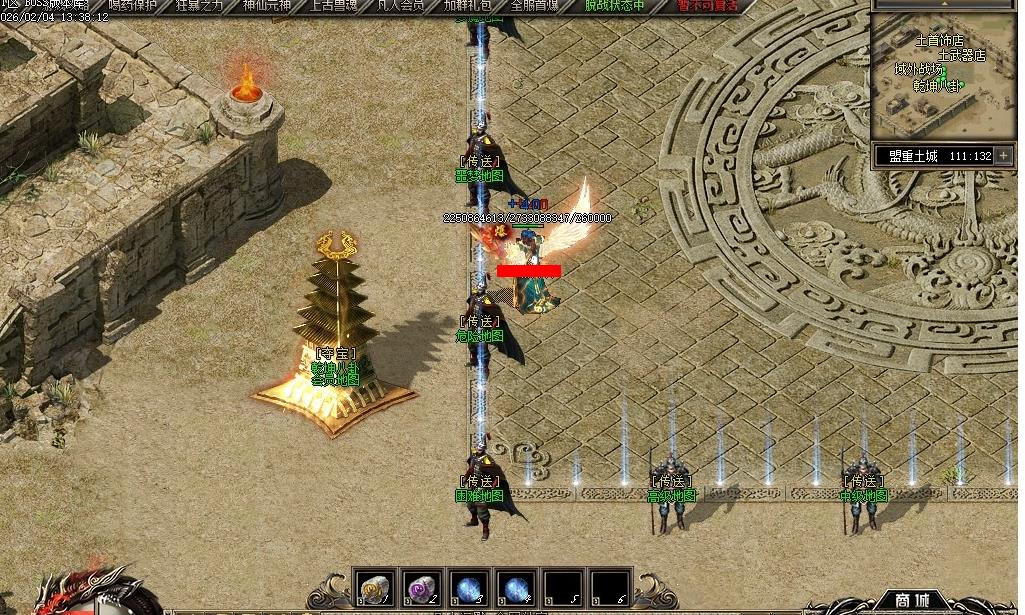Show the 全服首爆 server first-drop list
The height and width of the screenshot is (615, 1025).
[534, 5]
